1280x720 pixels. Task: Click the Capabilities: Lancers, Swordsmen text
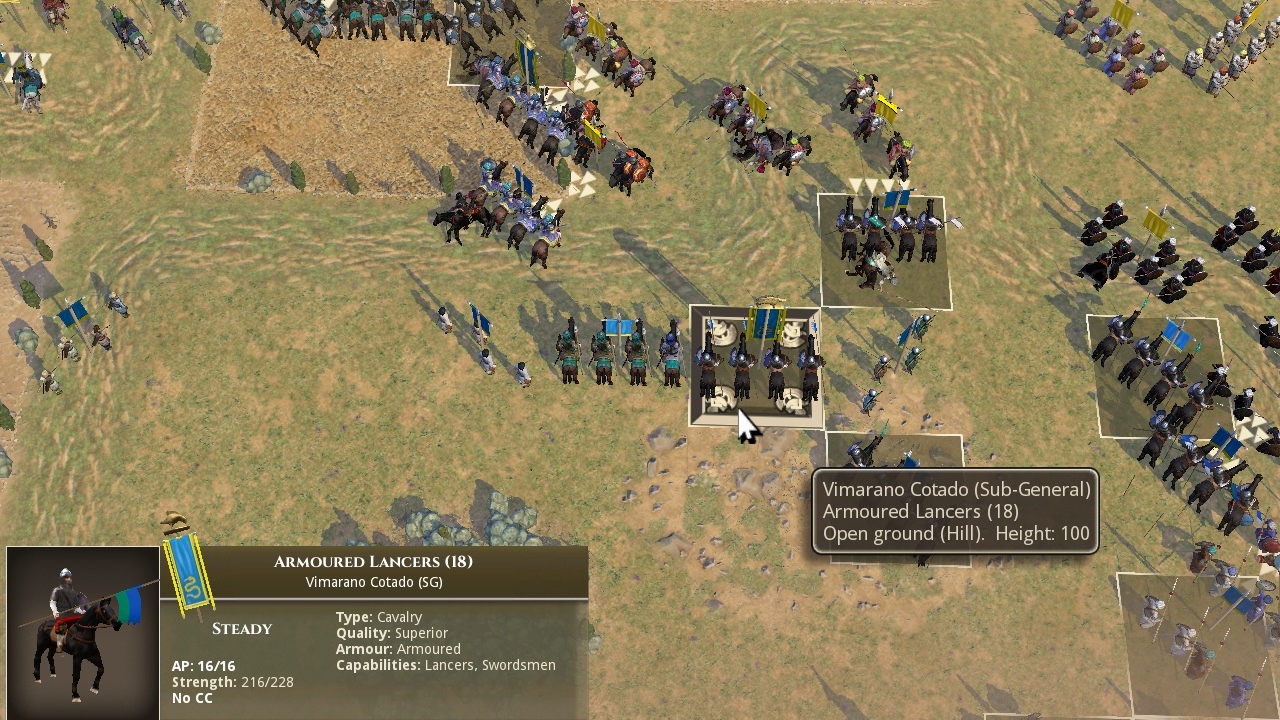(447, 664)
